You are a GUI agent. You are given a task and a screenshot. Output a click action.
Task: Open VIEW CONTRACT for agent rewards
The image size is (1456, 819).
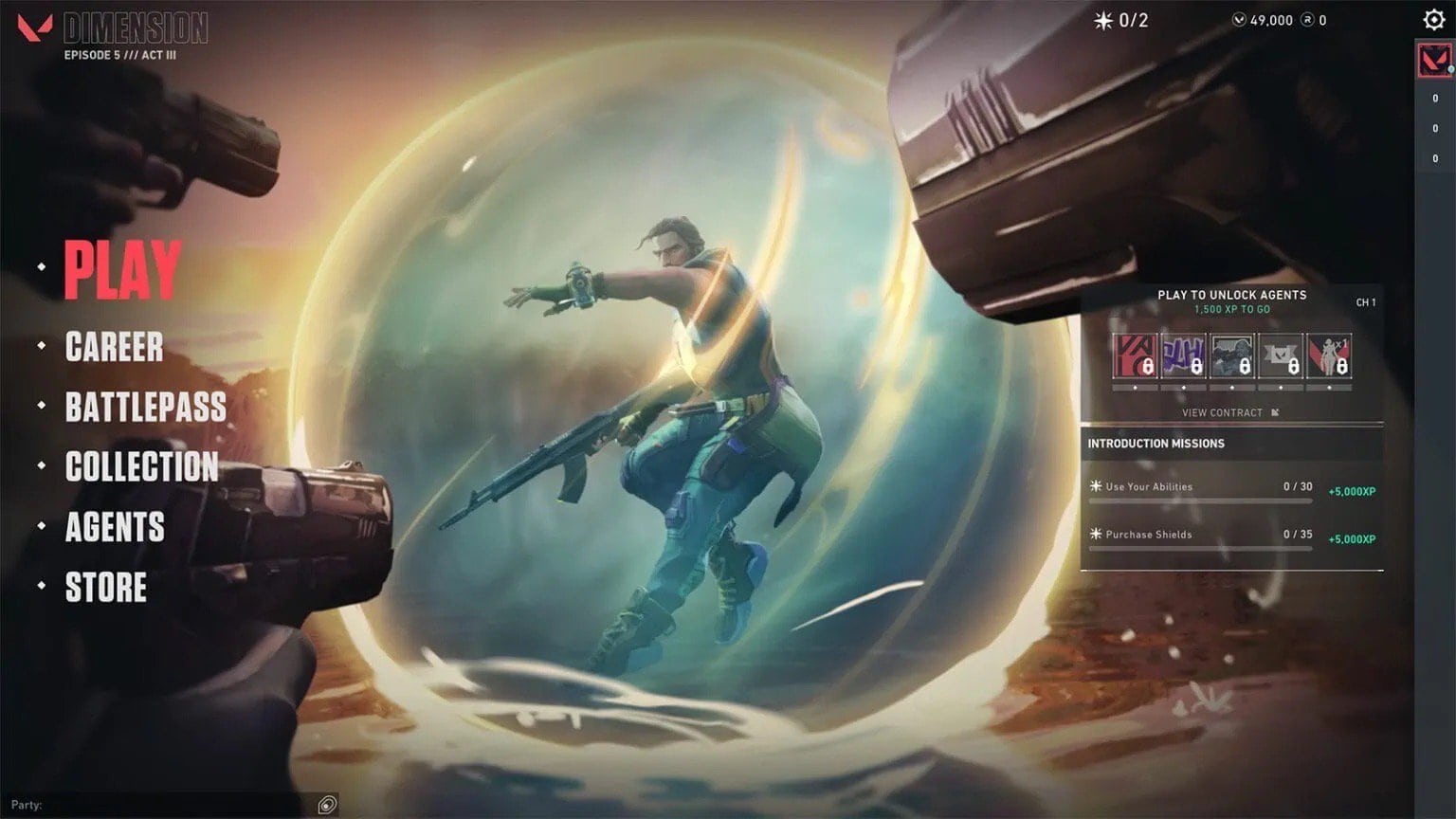coord(1222,412)
